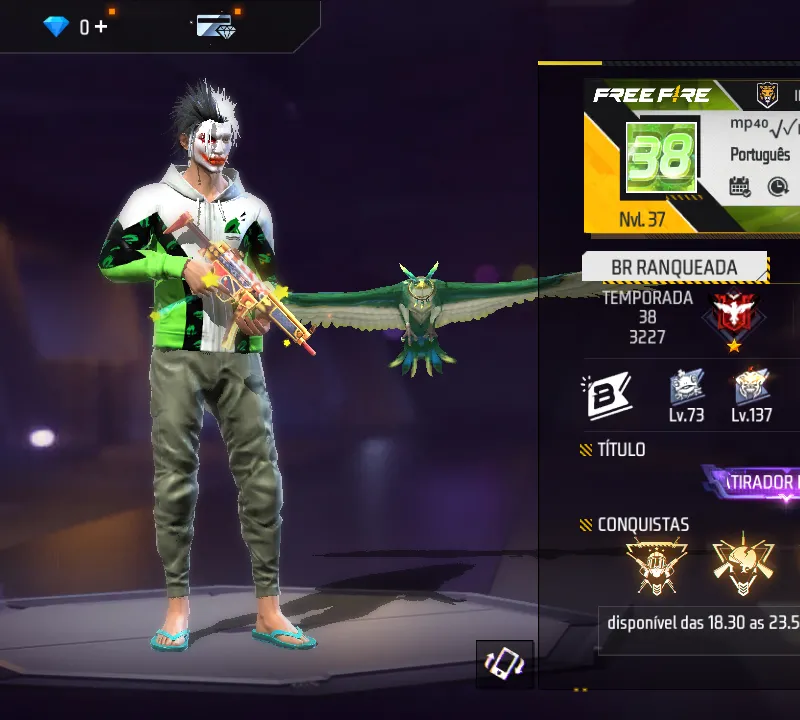Click the clock icon on profile card
800x720 pixels.
[x=778, y=186]
